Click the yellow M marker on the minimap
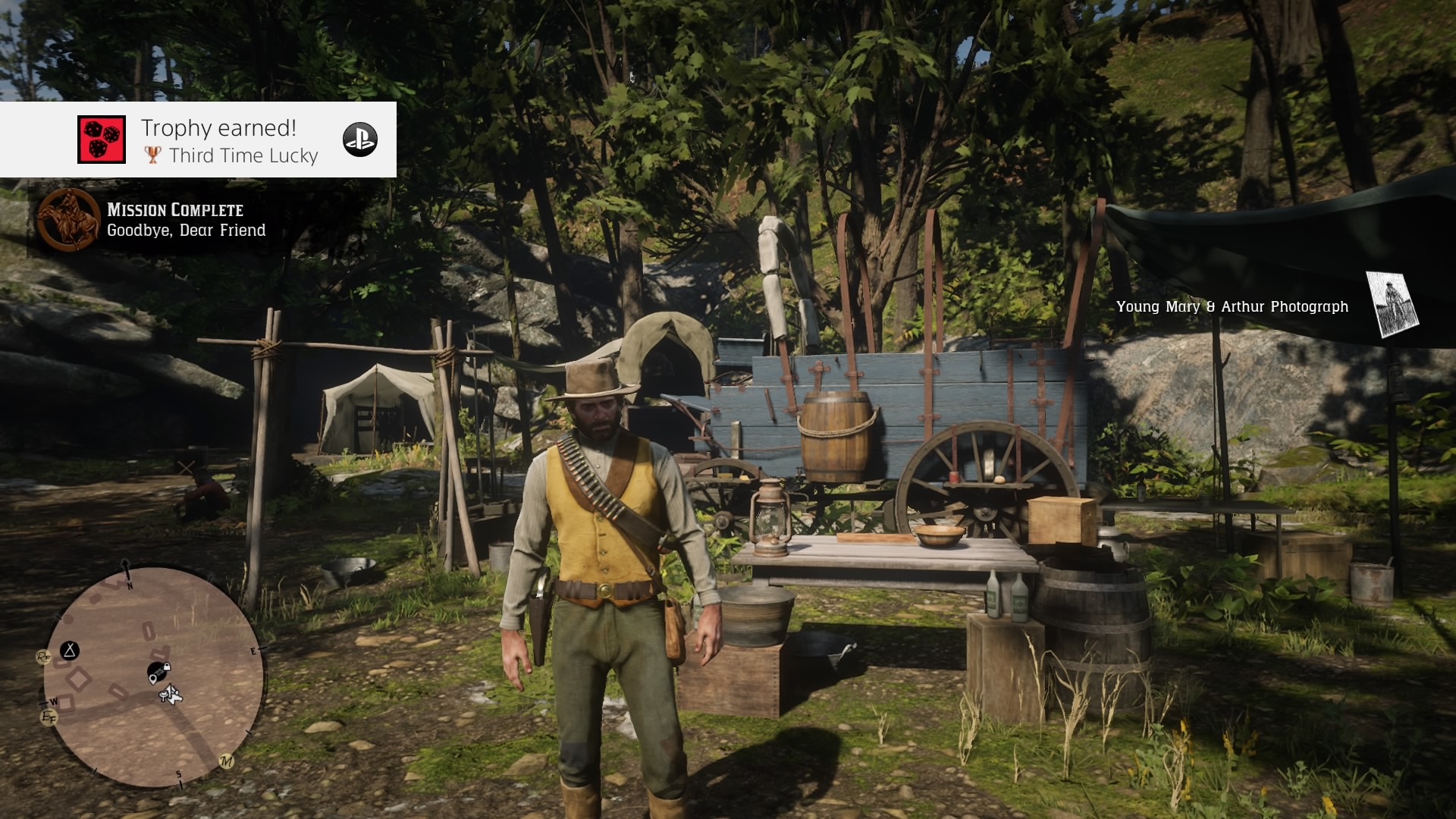 pos(227,761)
